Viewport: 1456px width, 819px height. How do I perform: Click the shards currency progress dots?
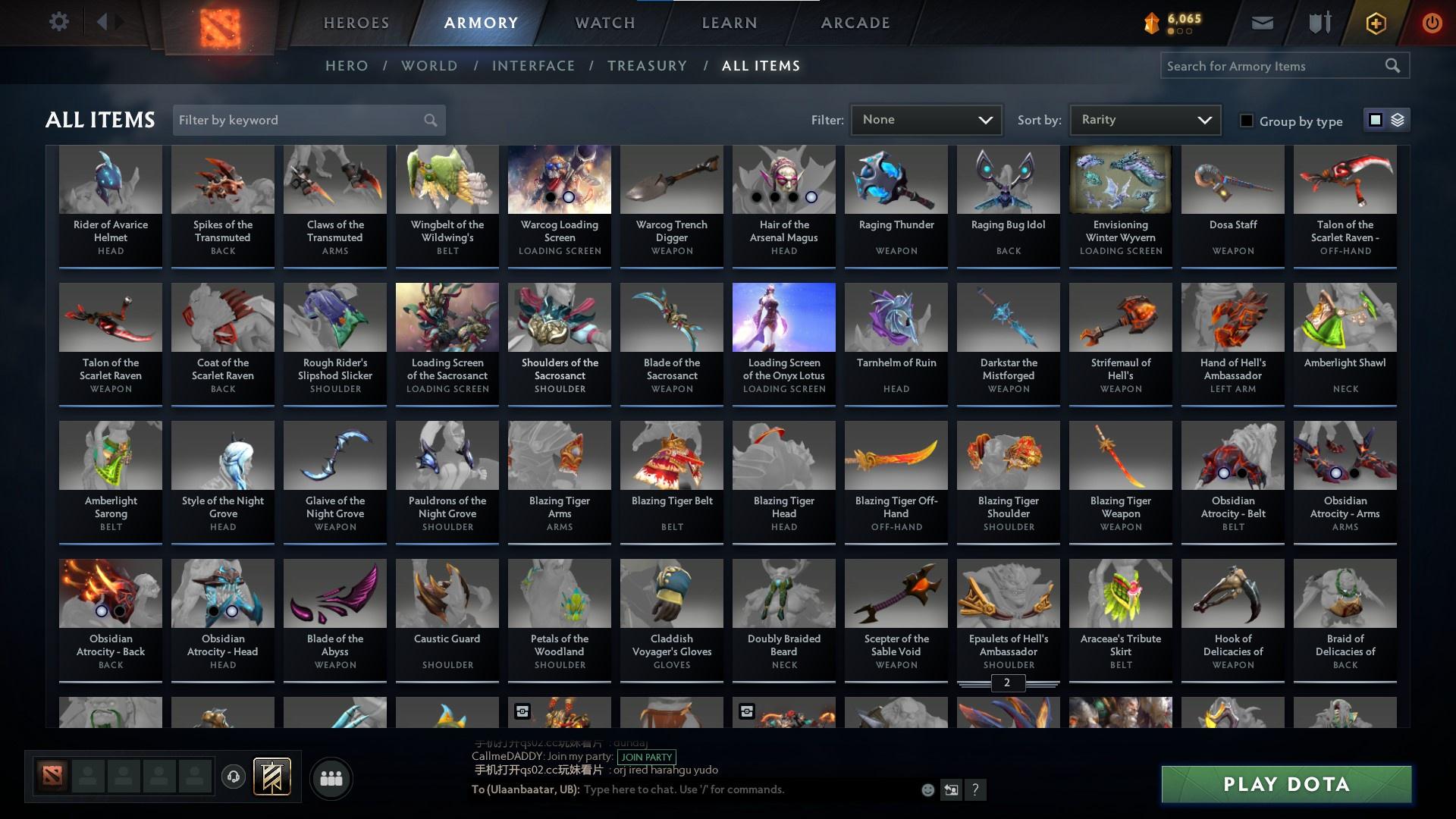[x=1180, y=32]
